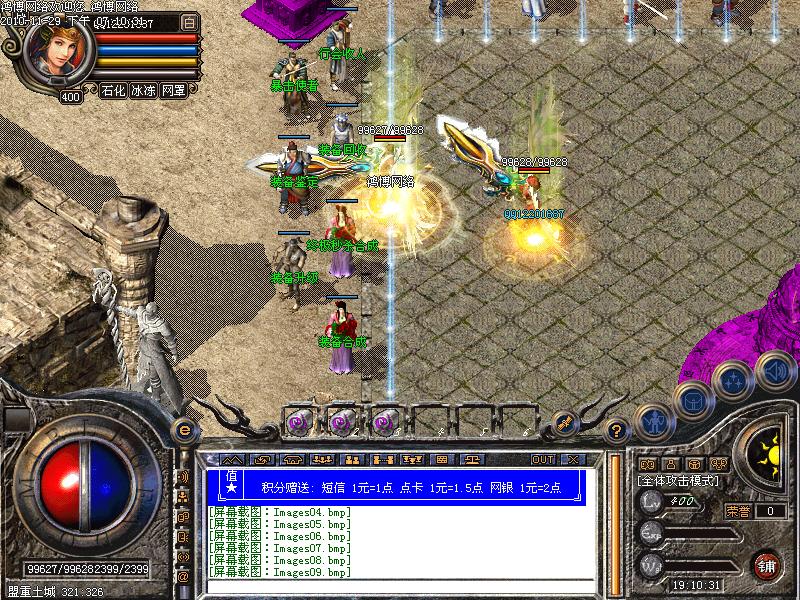Use the first purple swirl hotbar item
The height and width of the screenshot is (600, 800).
(298, 421)
